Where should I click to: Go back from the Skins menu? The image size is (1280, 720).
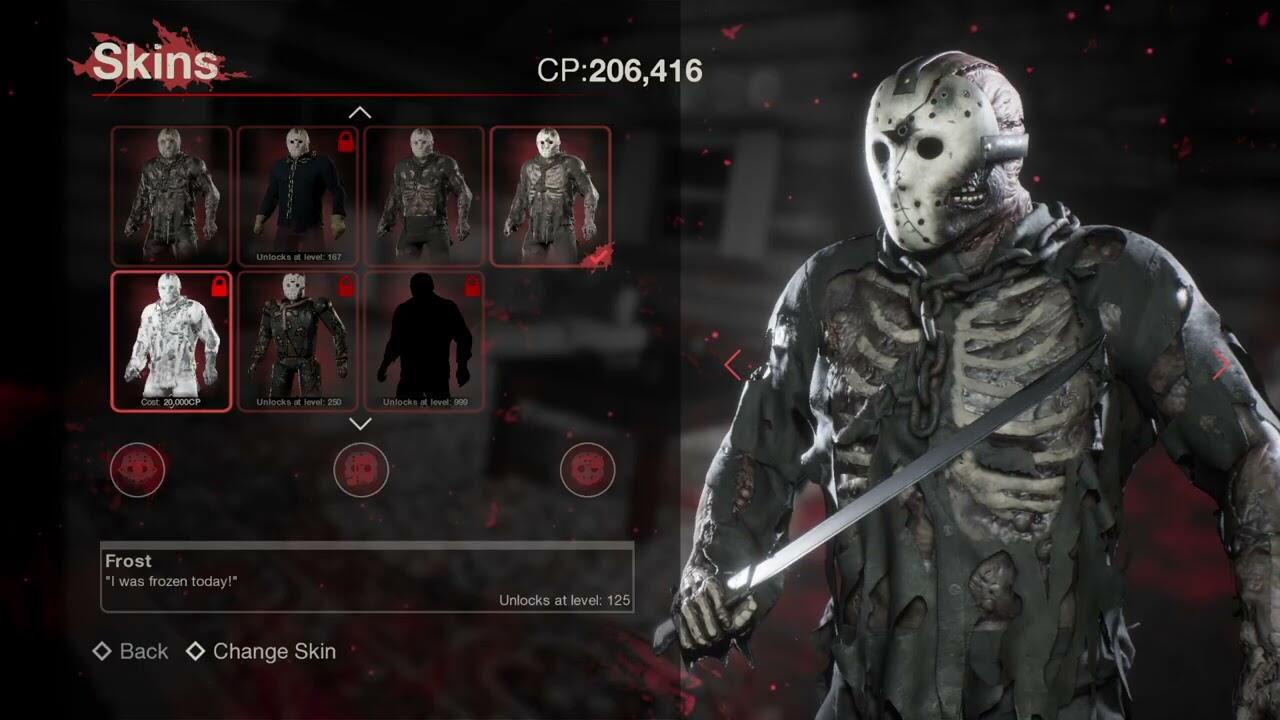coord(131,651)
